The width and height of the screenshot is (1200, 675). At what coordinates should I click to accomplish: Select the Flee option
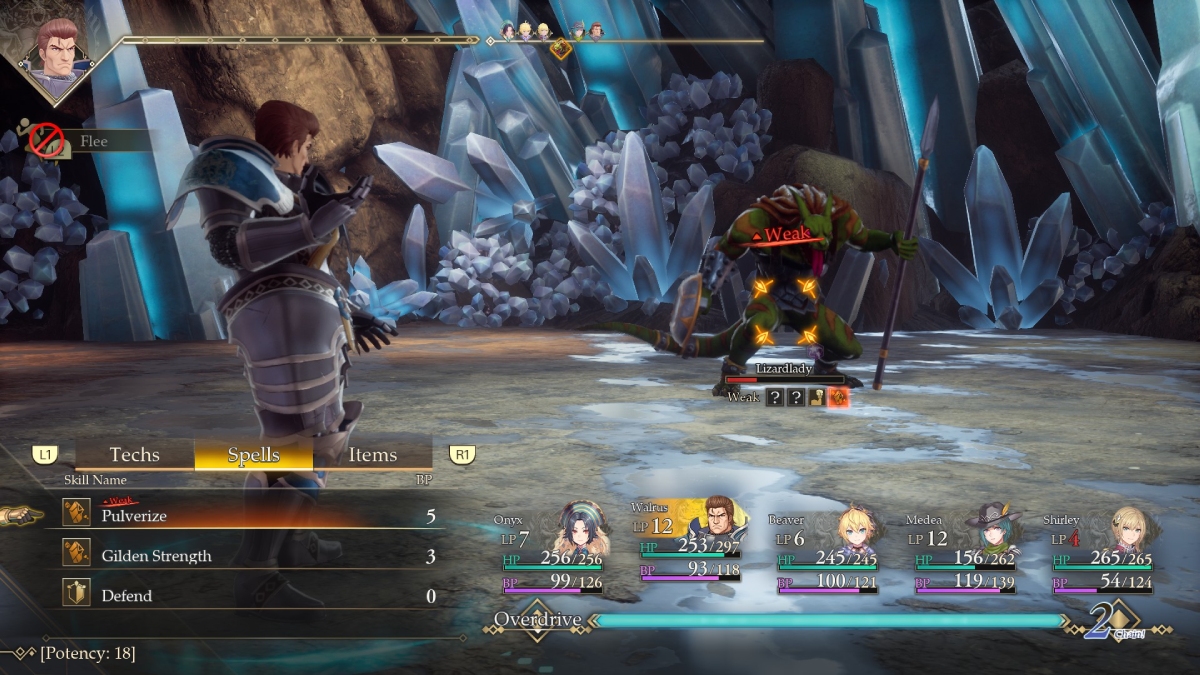pyautogui.click(x=92, y=141)
